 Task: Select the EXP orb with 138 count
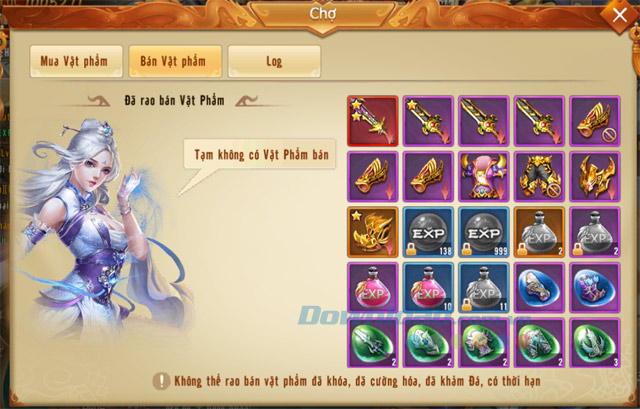tap(429, 232)
